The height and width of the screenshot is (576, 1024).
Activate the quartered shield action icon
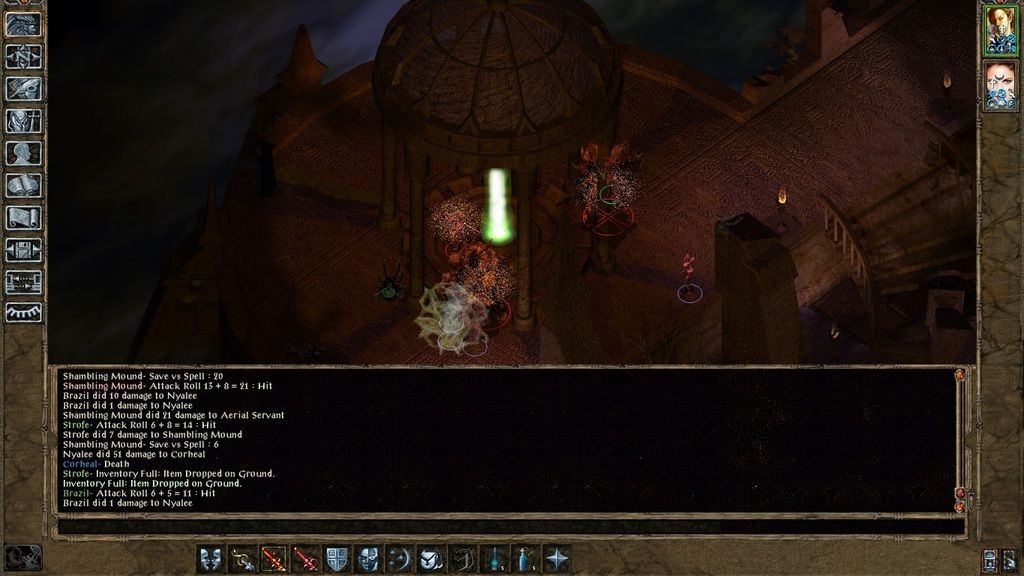(337, 559)
